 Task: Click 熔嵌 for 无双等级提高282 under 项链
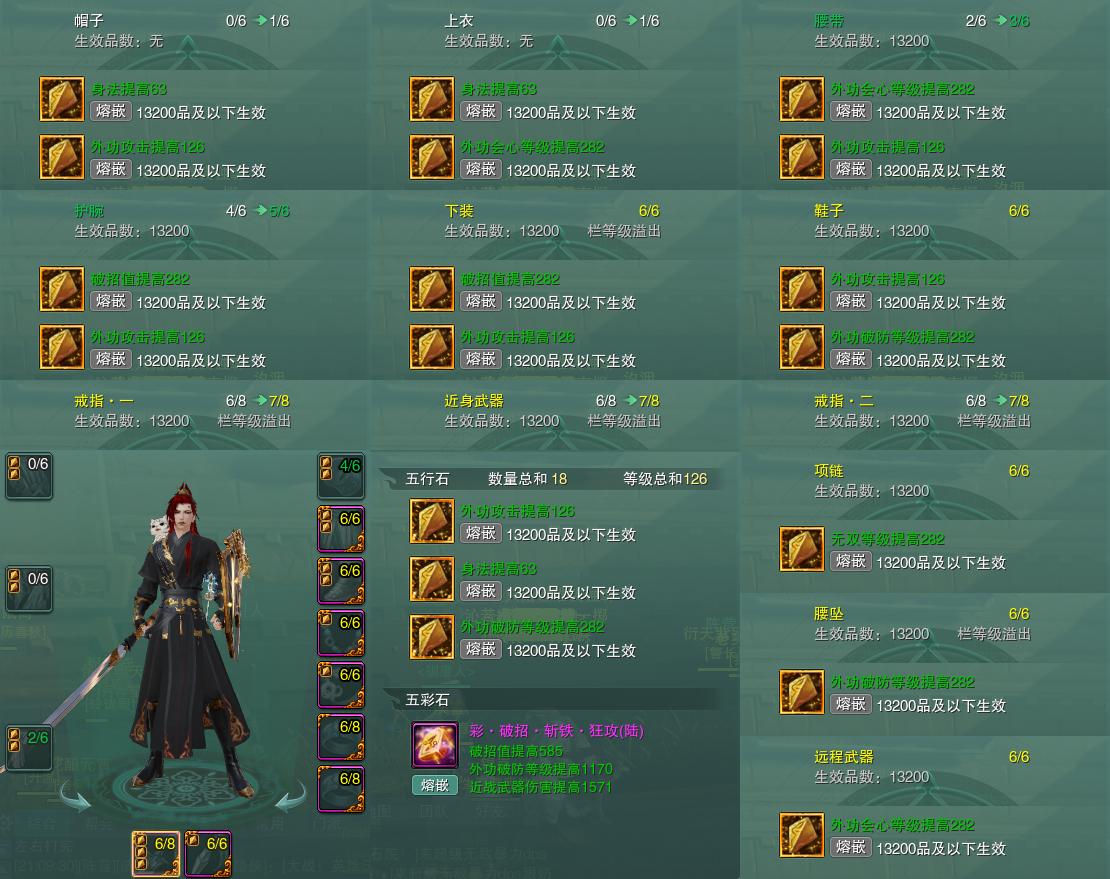pyautogui.click(x=850, y=561)
